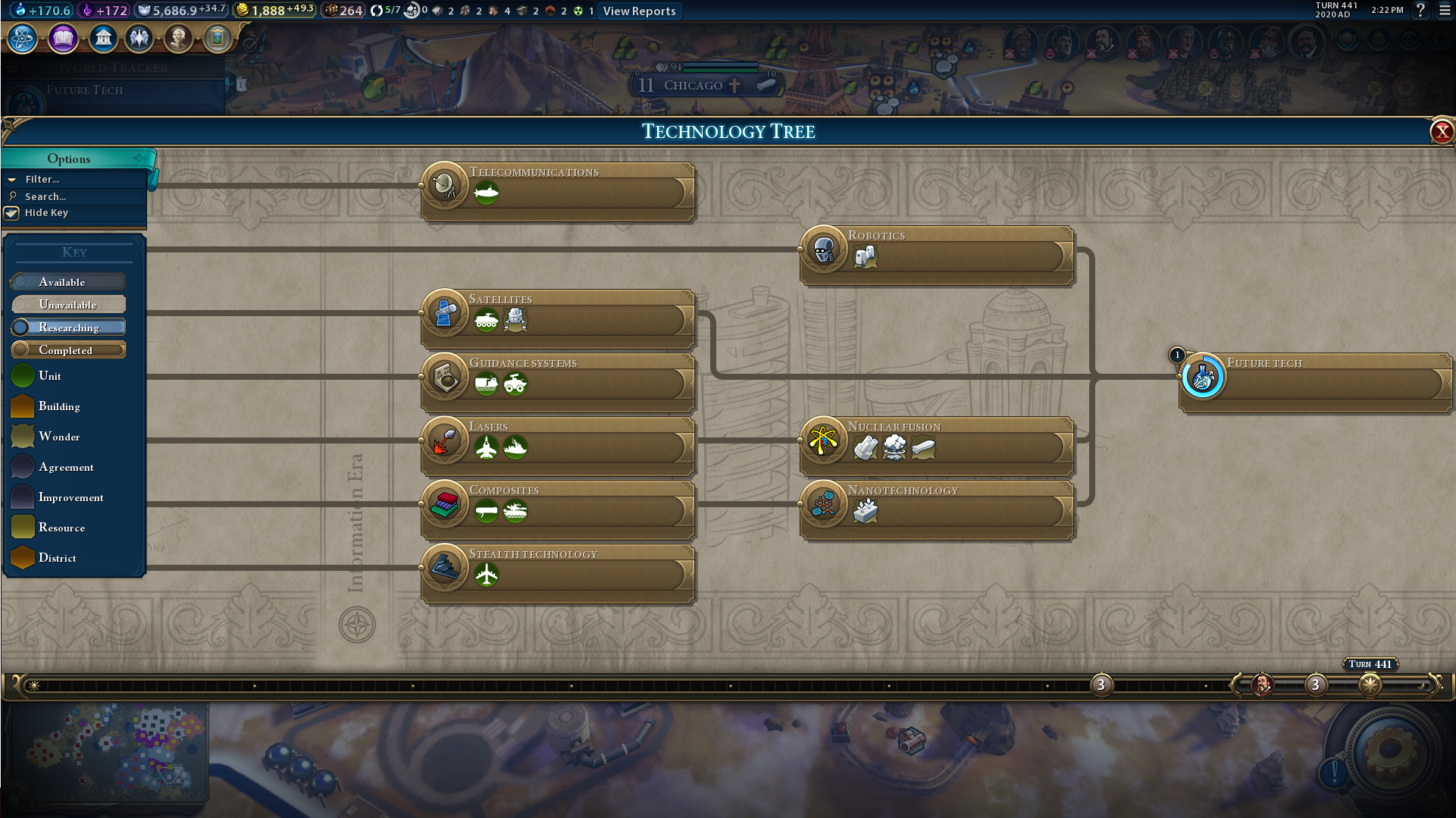Click the View Reports button
The image size is (1456, 818).
click(639, 11)
